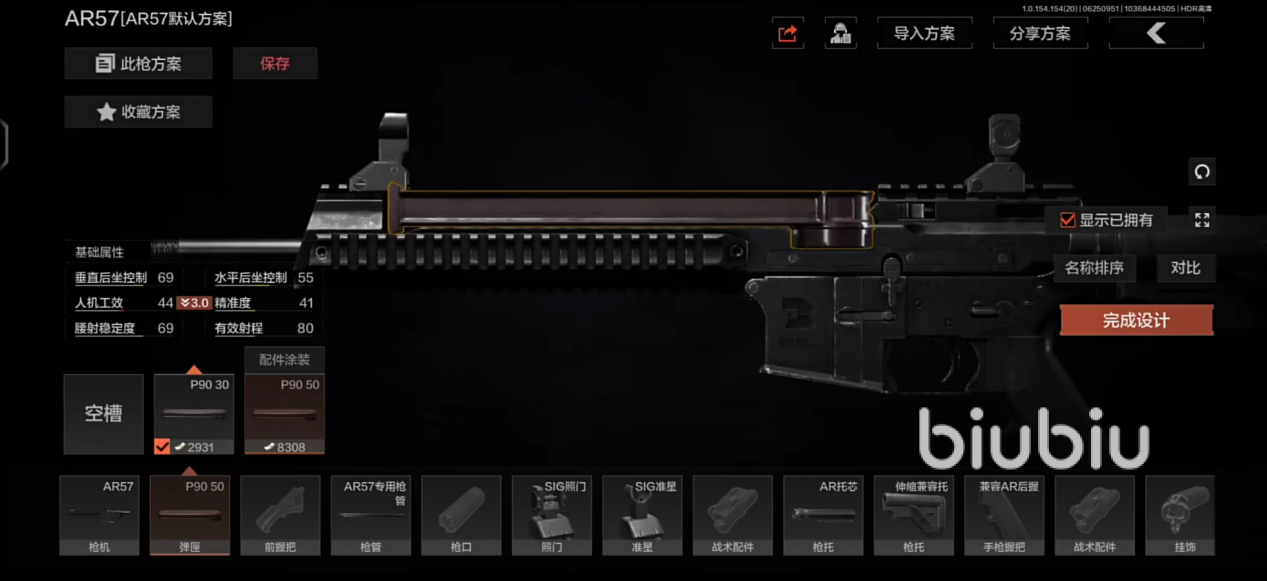Click the 对比 compare button
This screenshot has height=581, width=1267.
(1185, 268)
